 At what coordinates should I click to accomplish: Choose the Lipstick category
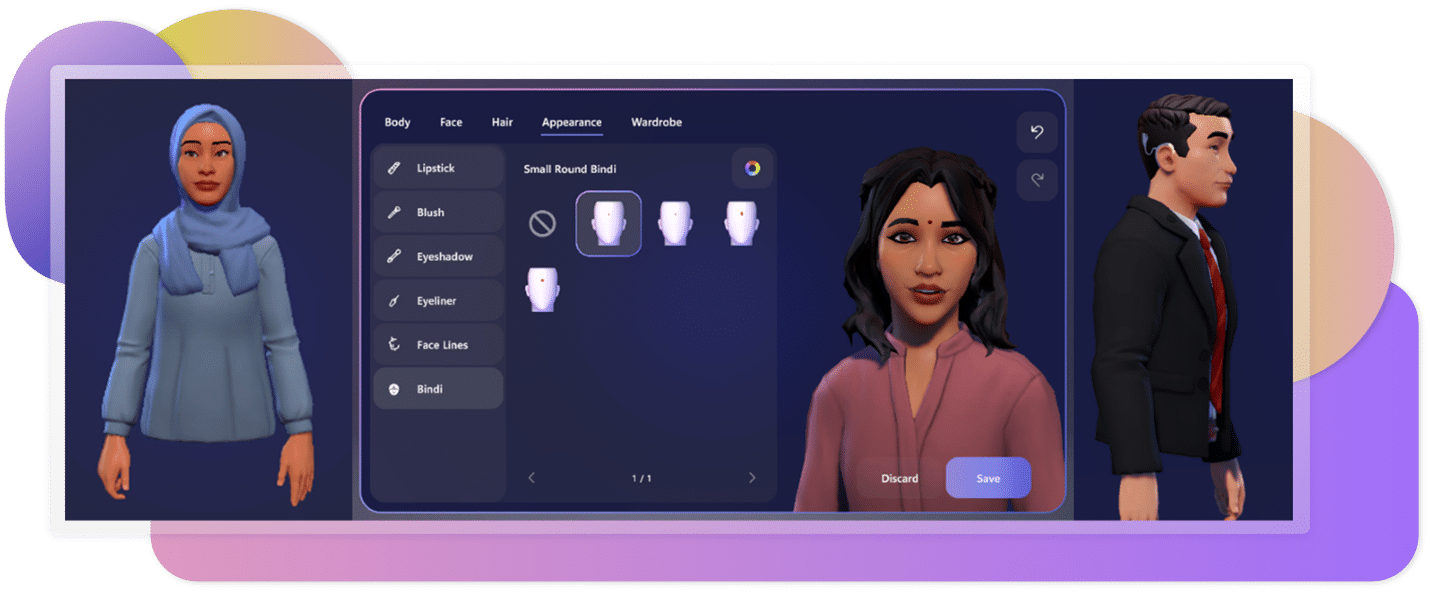(438, 168)
